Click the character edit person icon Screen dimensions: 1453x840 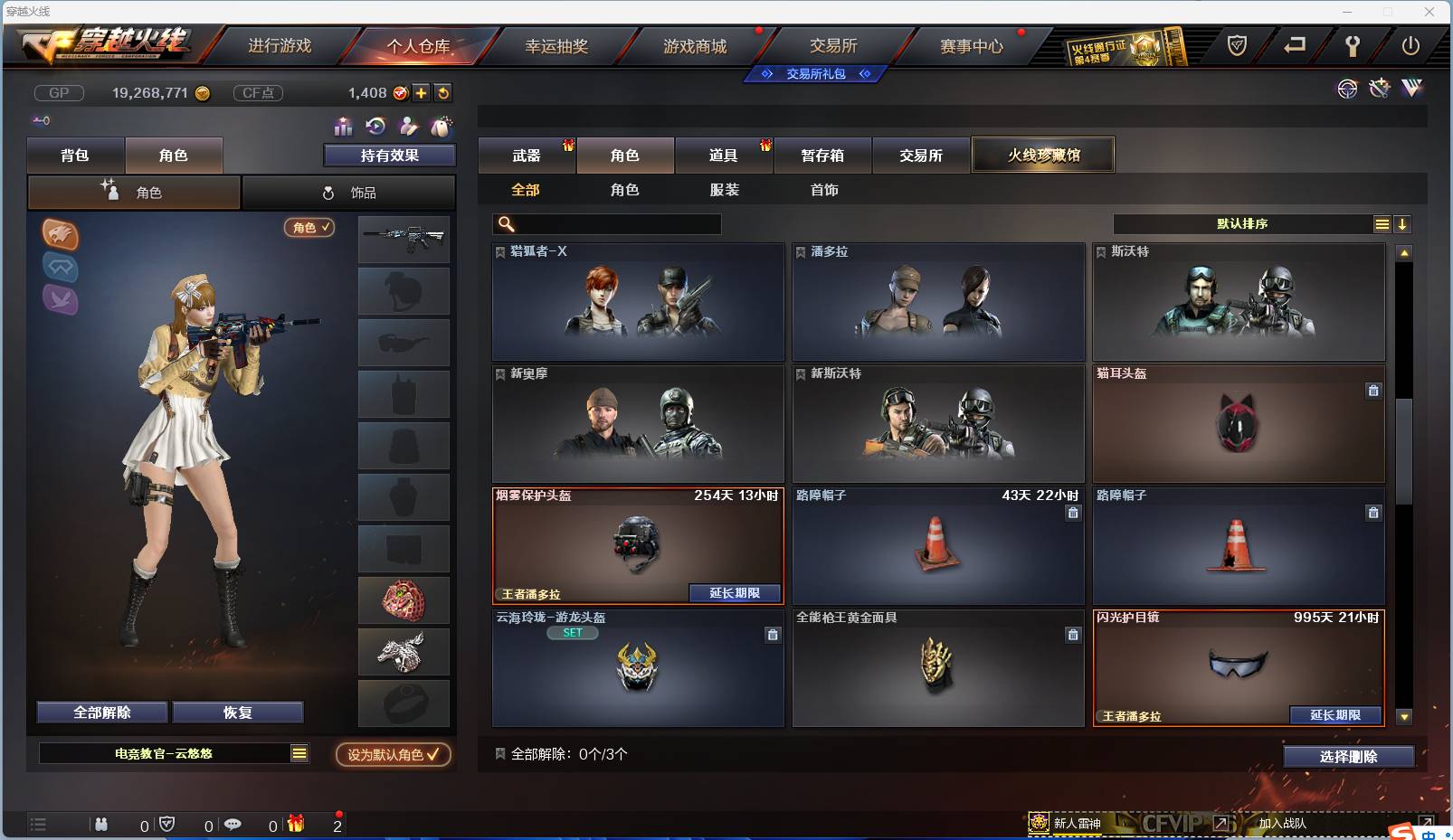pos(408,127)
